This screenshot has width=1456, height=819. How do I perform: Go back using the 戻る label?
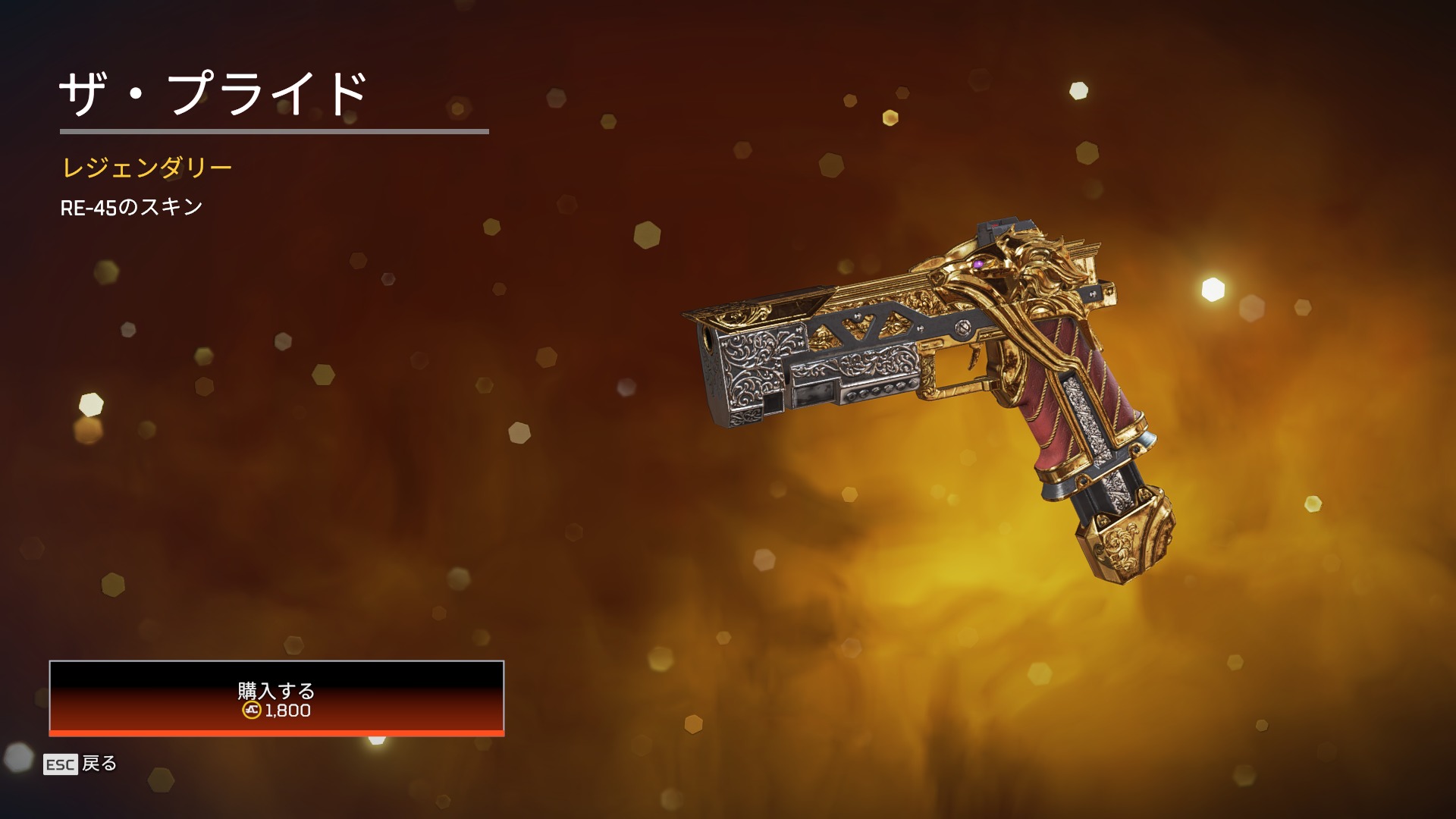(x=99, y=764)
